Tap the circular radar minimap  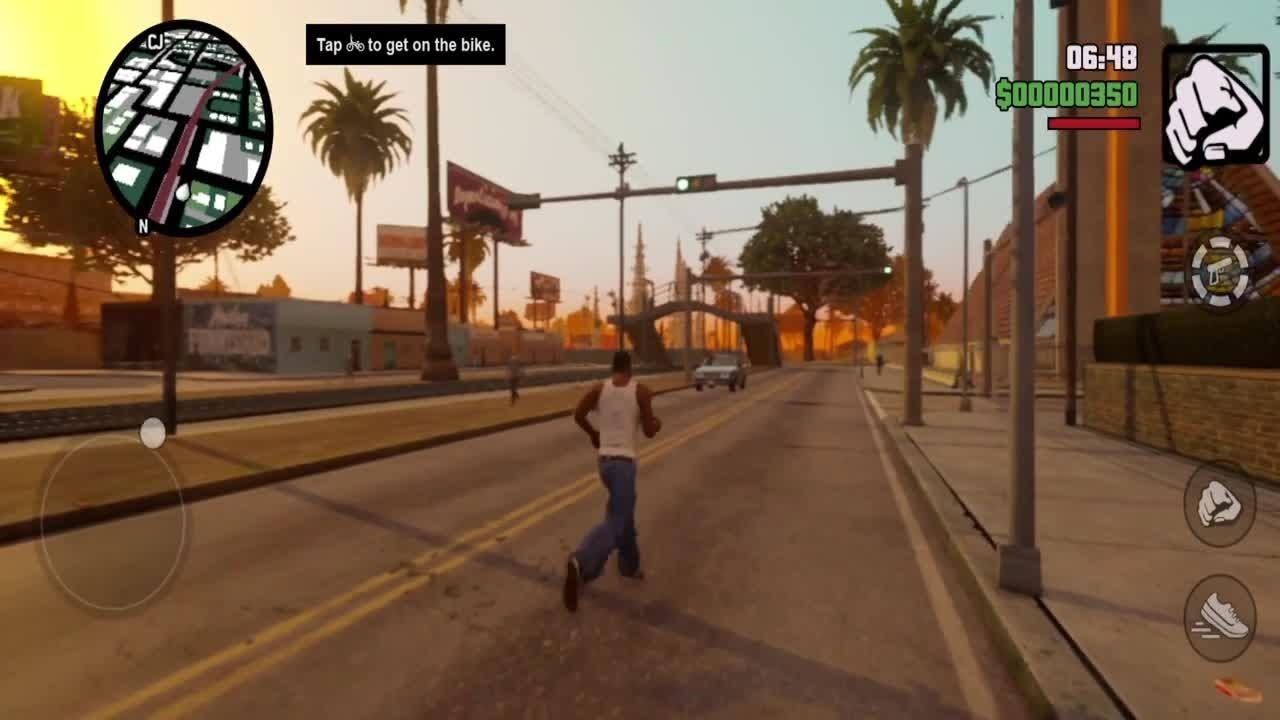[x=183, y=128]
